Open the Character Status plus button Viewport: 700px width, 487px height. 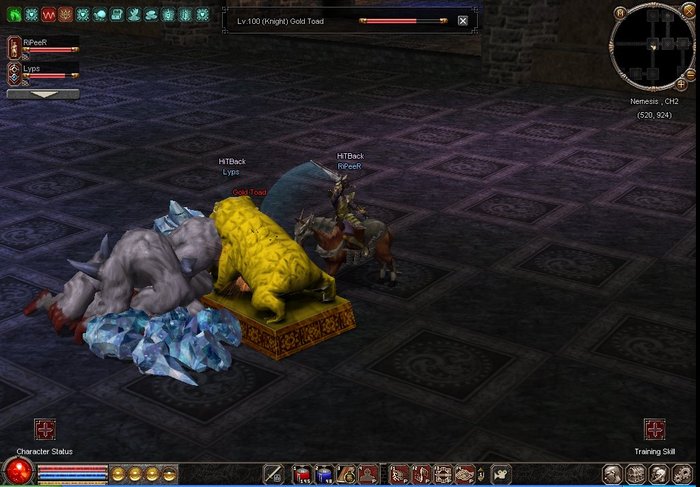click(x=45, y=429)
